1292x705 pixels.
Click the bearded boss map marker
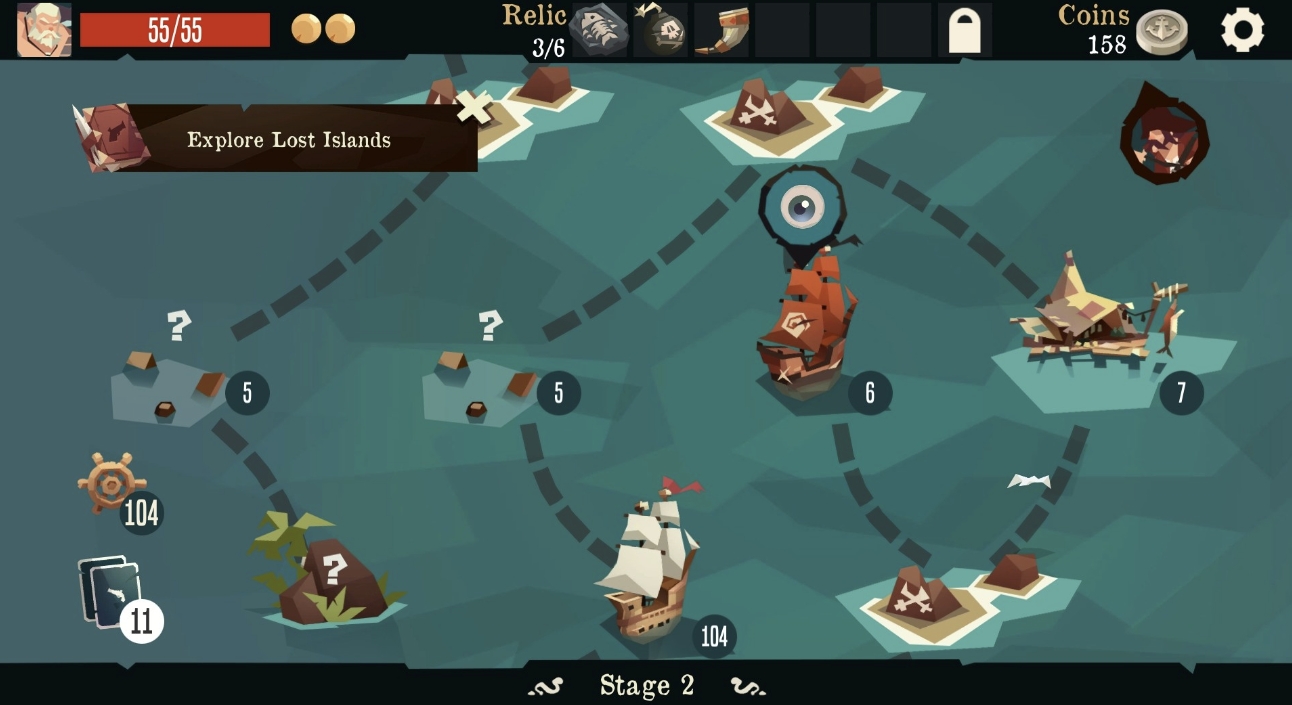point(1164,139)
